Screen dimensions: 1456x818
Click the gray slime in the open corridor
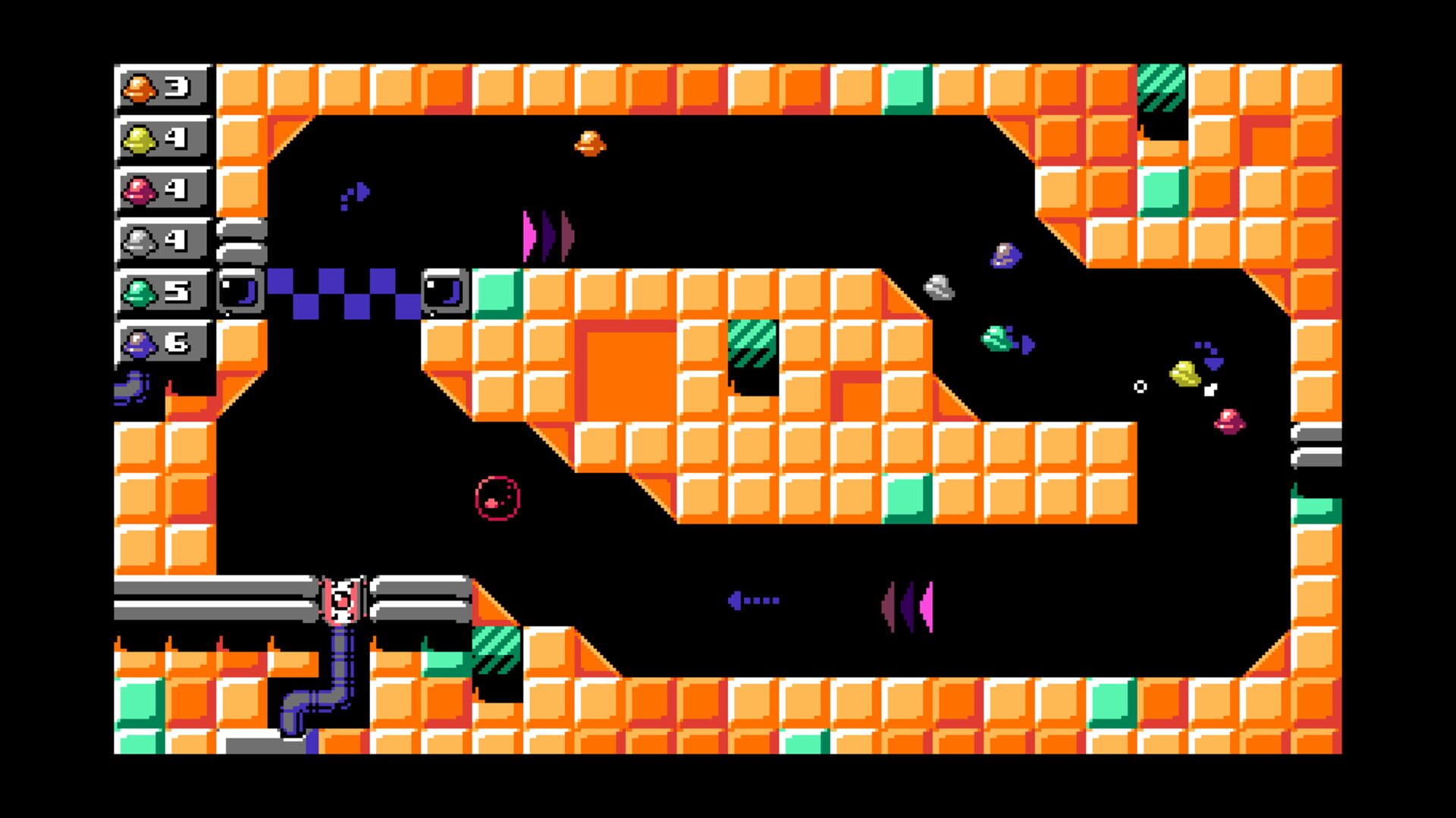pyautogui.click(x=938, y=288)
